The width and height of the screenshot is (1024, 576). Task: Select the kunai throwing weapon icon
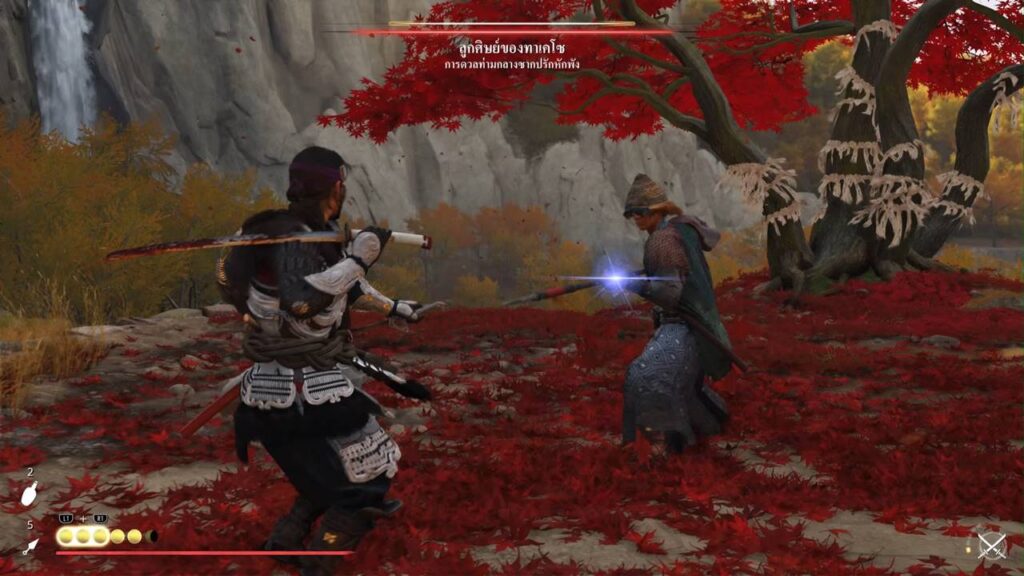pyautogui.click(x=31, y=545)
